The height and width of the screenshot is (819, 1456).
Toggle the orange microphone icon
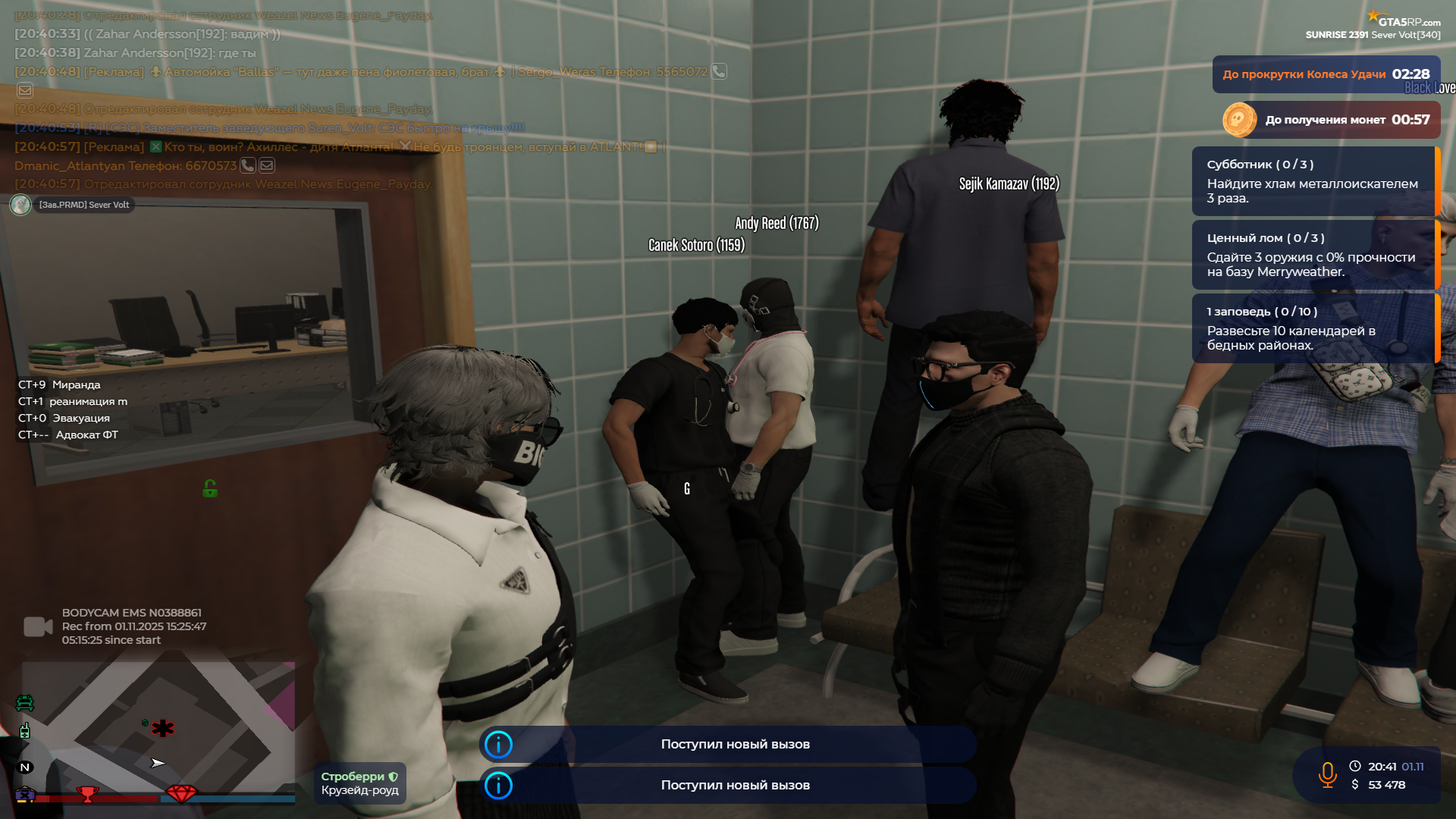pyautogui.click(x=1327, y=775)
